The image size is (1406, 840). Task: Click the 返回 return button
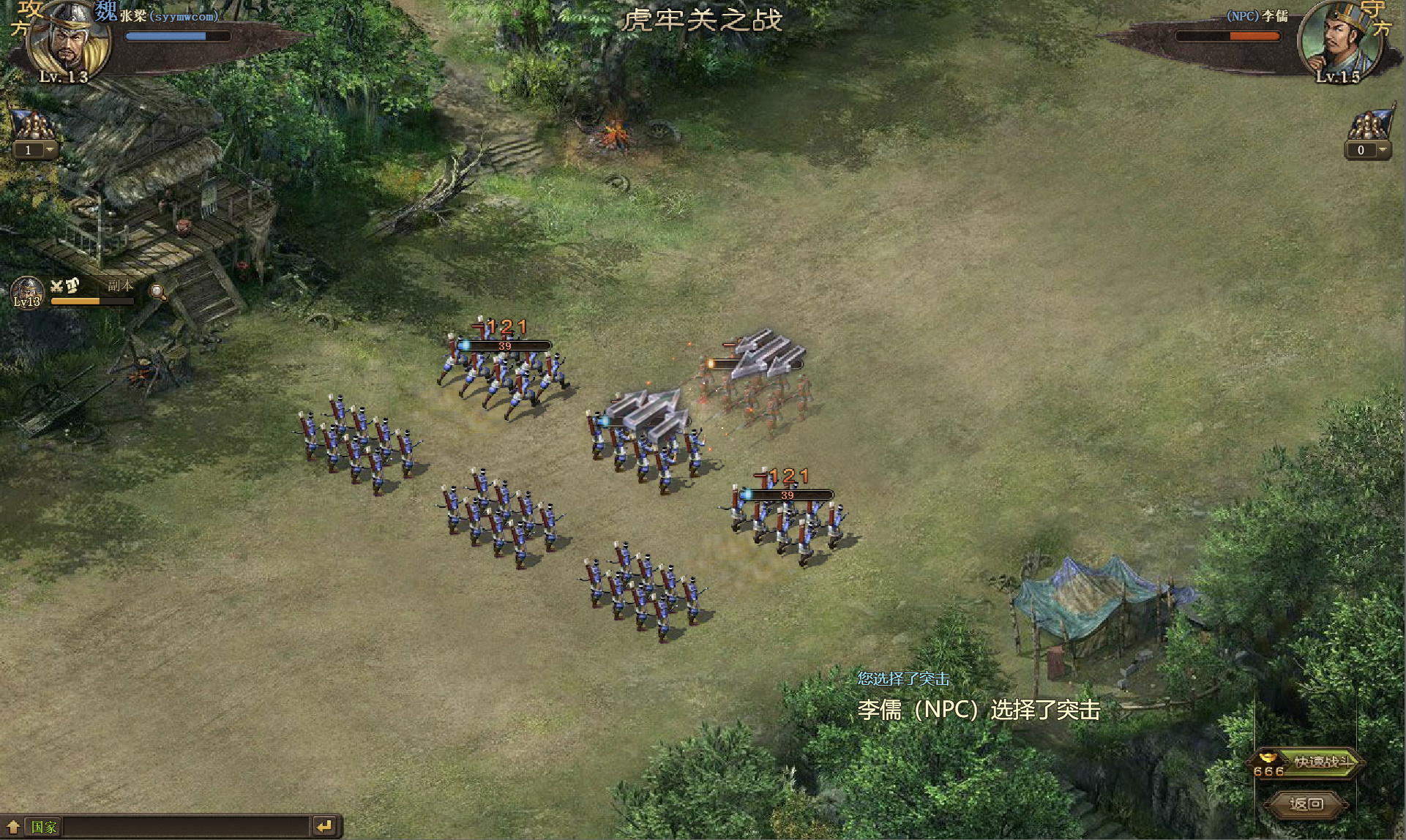[x=1306, y=804]
